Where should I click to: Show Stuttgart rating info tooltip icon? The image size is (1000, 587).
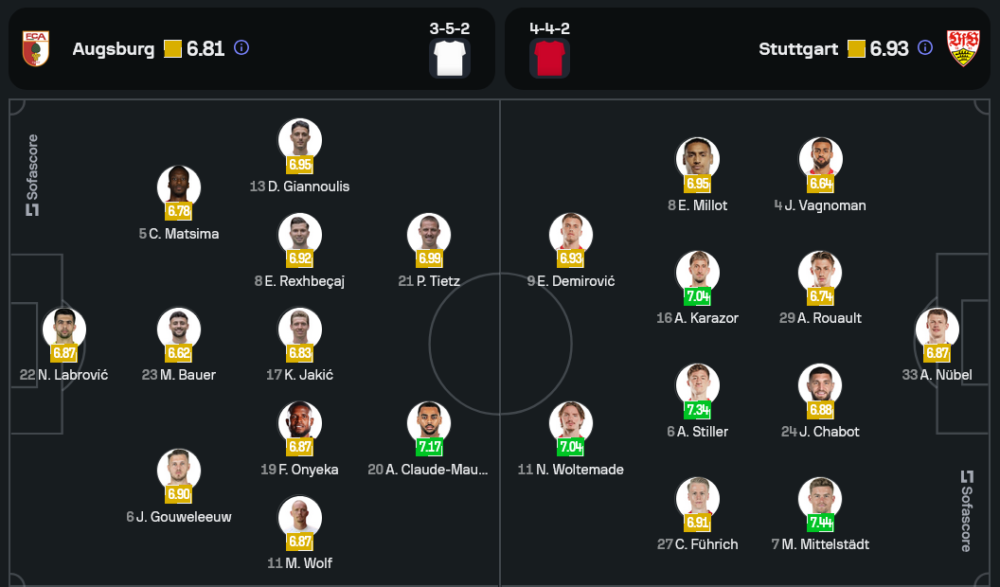[925, 48]
